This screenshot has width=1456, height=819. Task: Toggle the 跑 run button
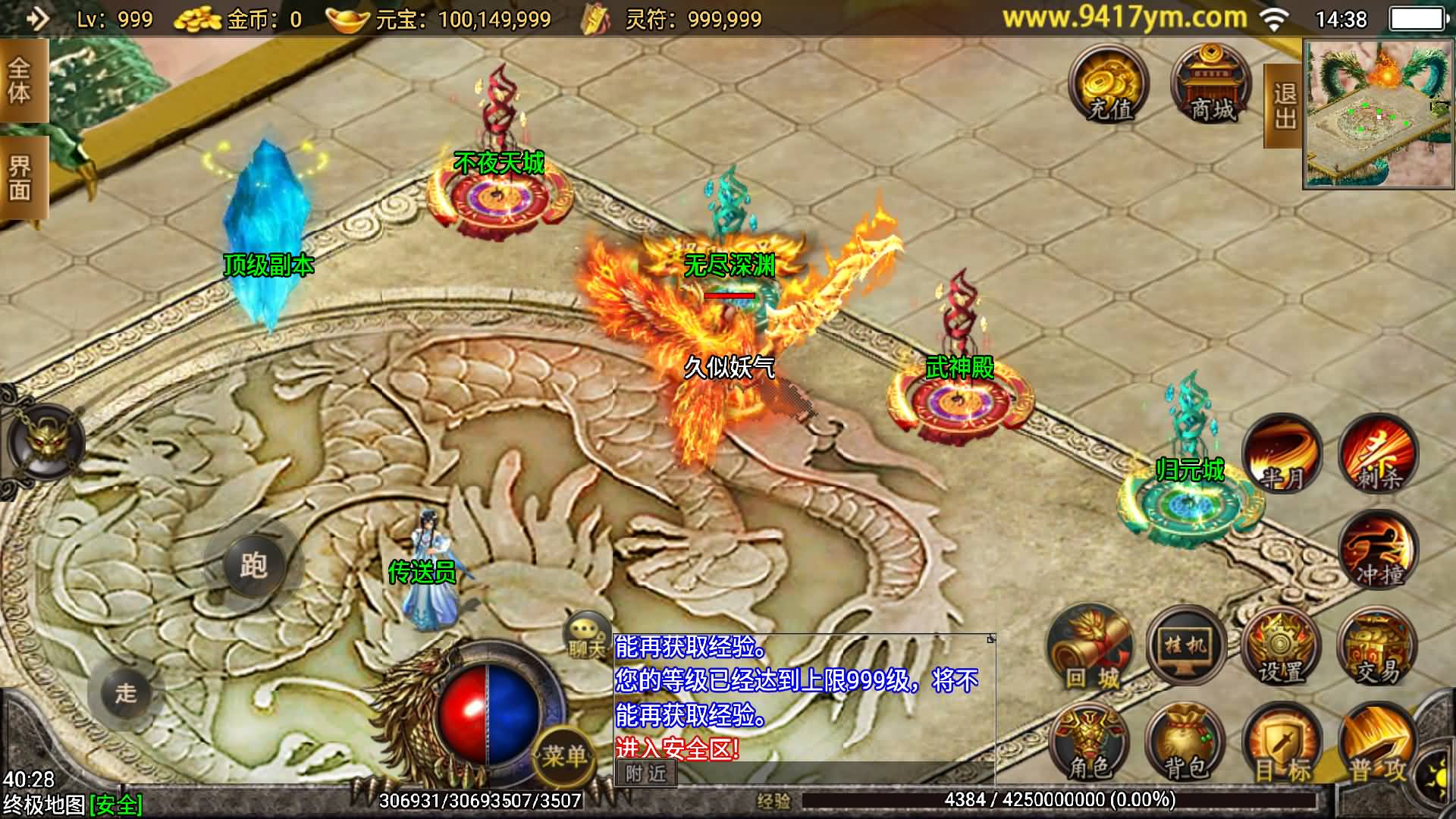(x=253, y=565)
